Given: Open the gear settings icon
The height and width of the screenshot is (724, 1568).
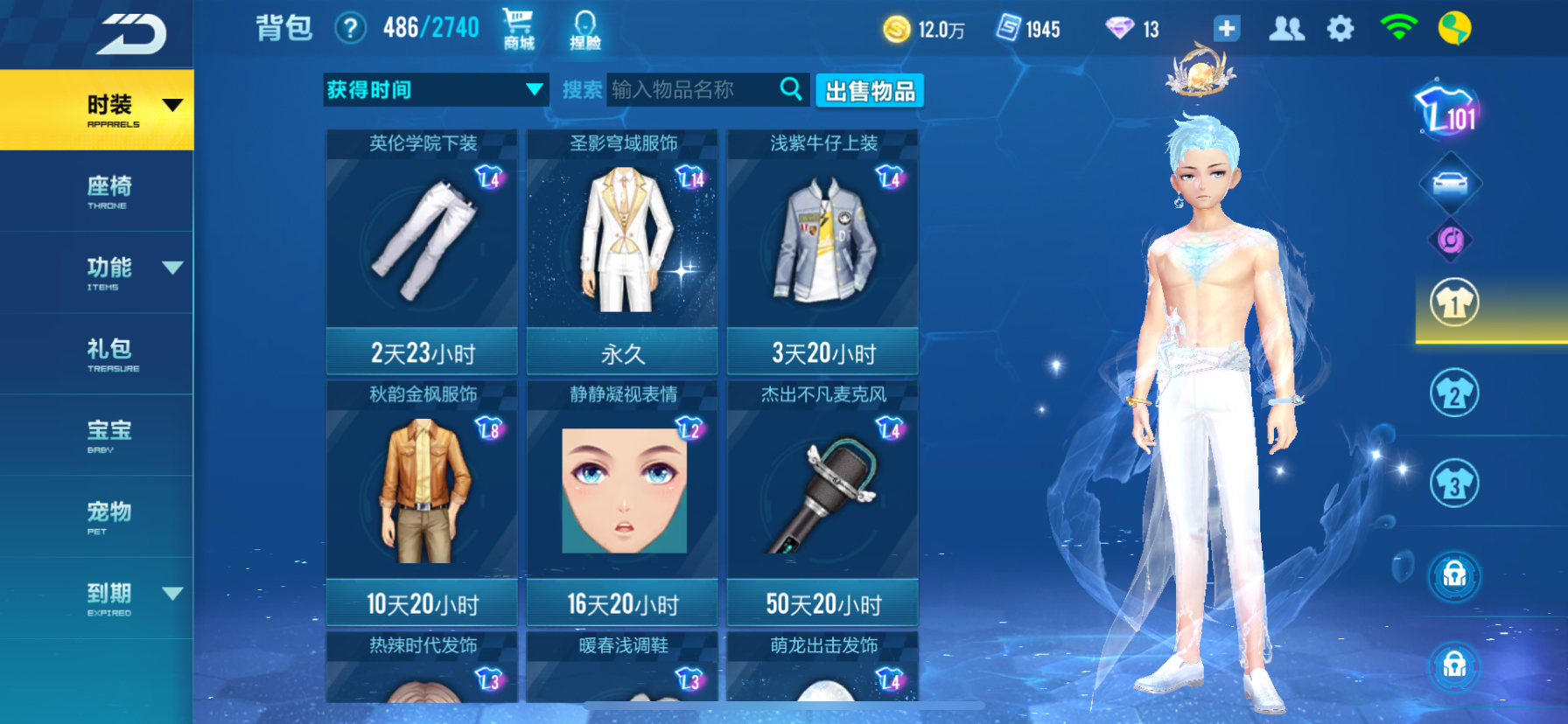Looking at the screenshot, I should point(1340,29).
